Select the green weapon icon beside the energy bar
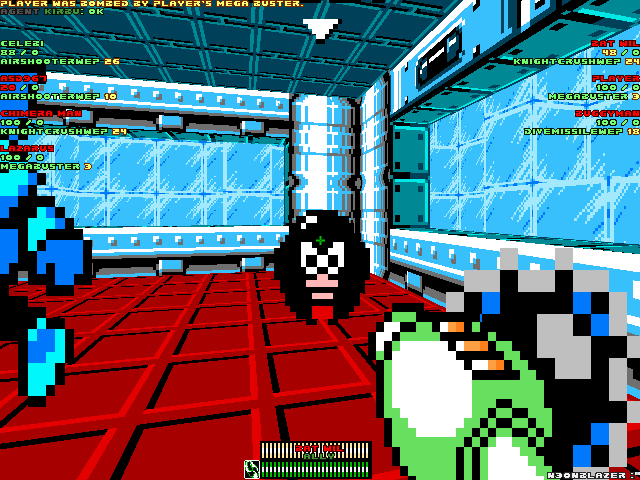This screenshot has height=480, width=640. point(251,468)
